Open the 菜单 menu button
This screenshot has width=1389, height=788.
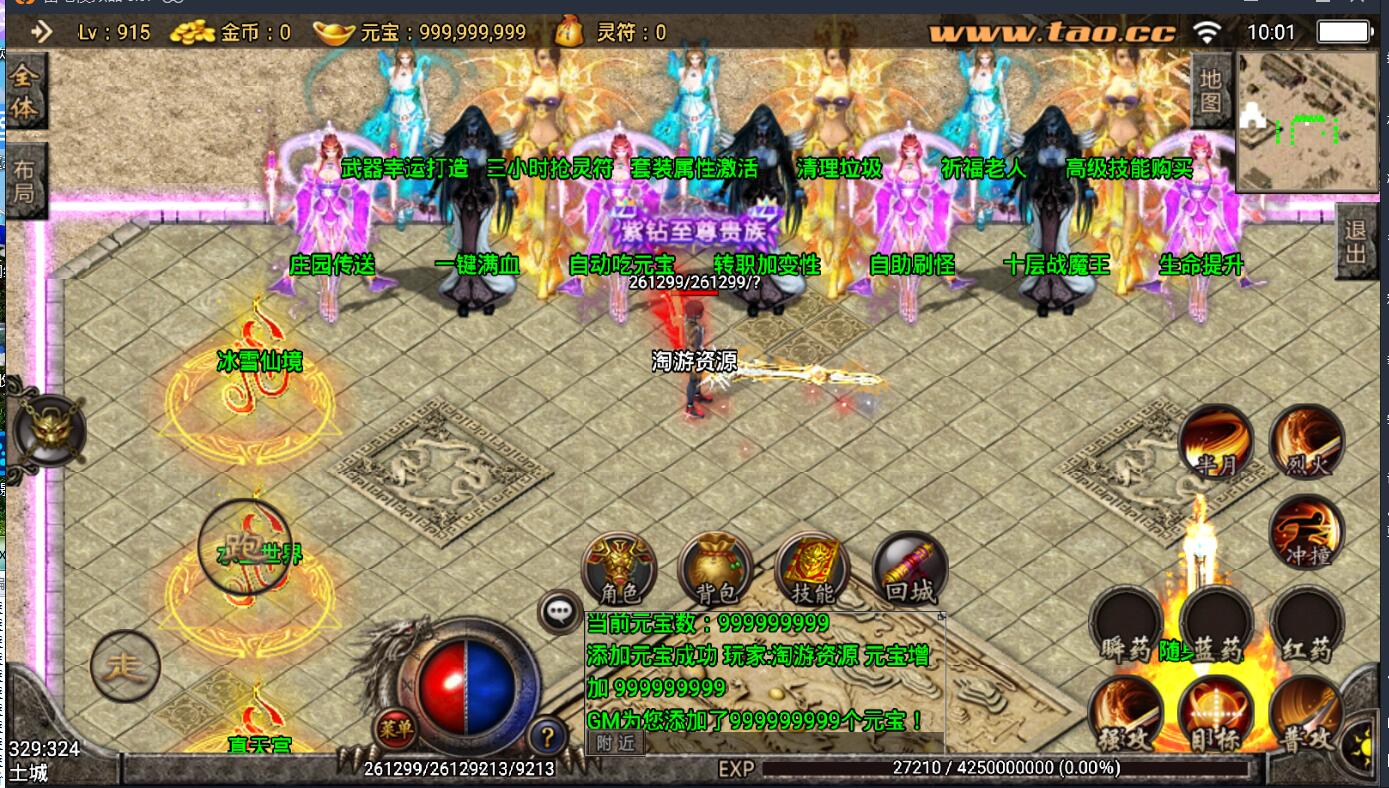tap(393, 728)
